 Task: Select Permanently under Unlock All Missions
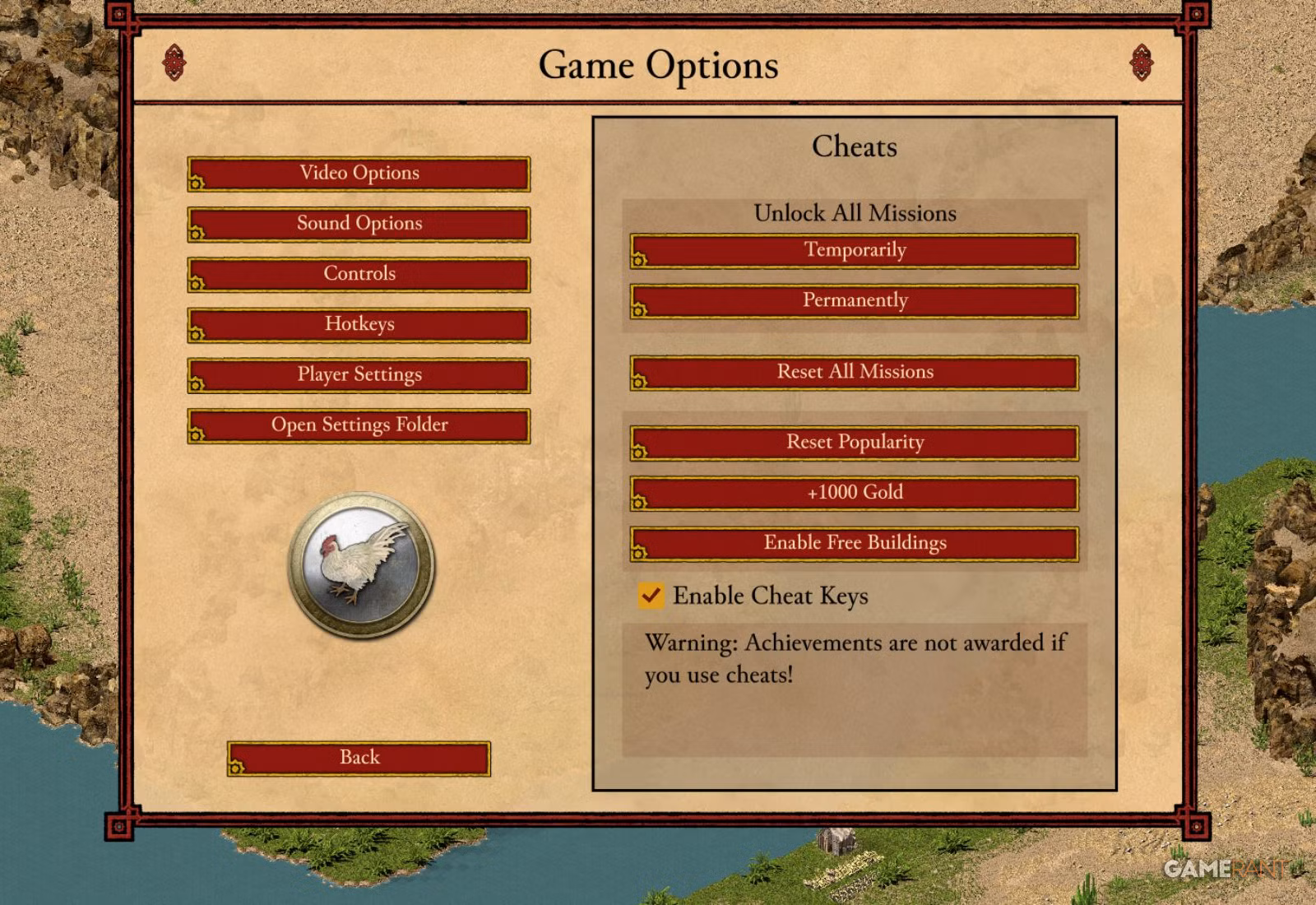(855, 299)
